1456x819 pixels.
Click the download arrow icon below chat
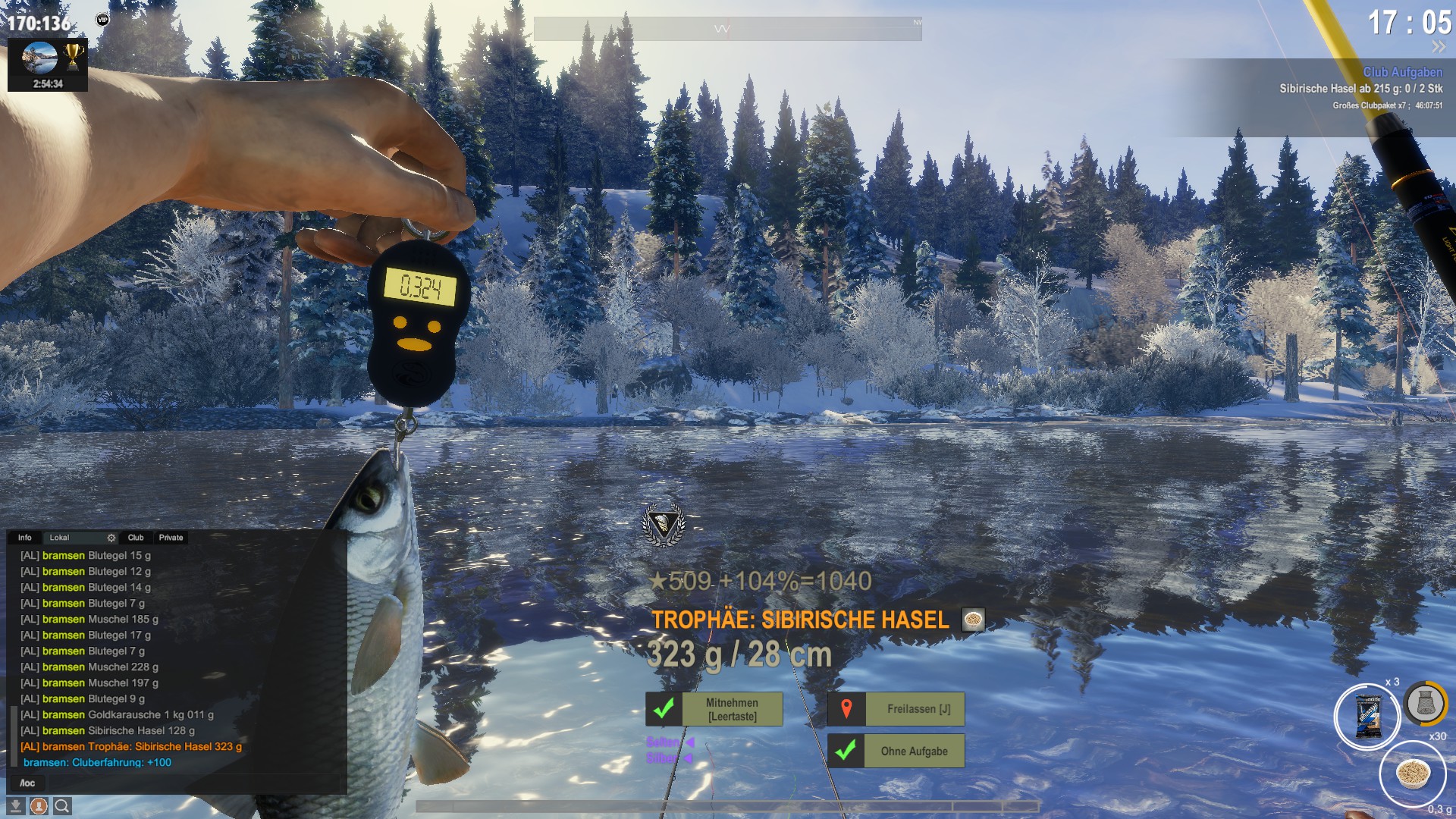tap(16, 805)
